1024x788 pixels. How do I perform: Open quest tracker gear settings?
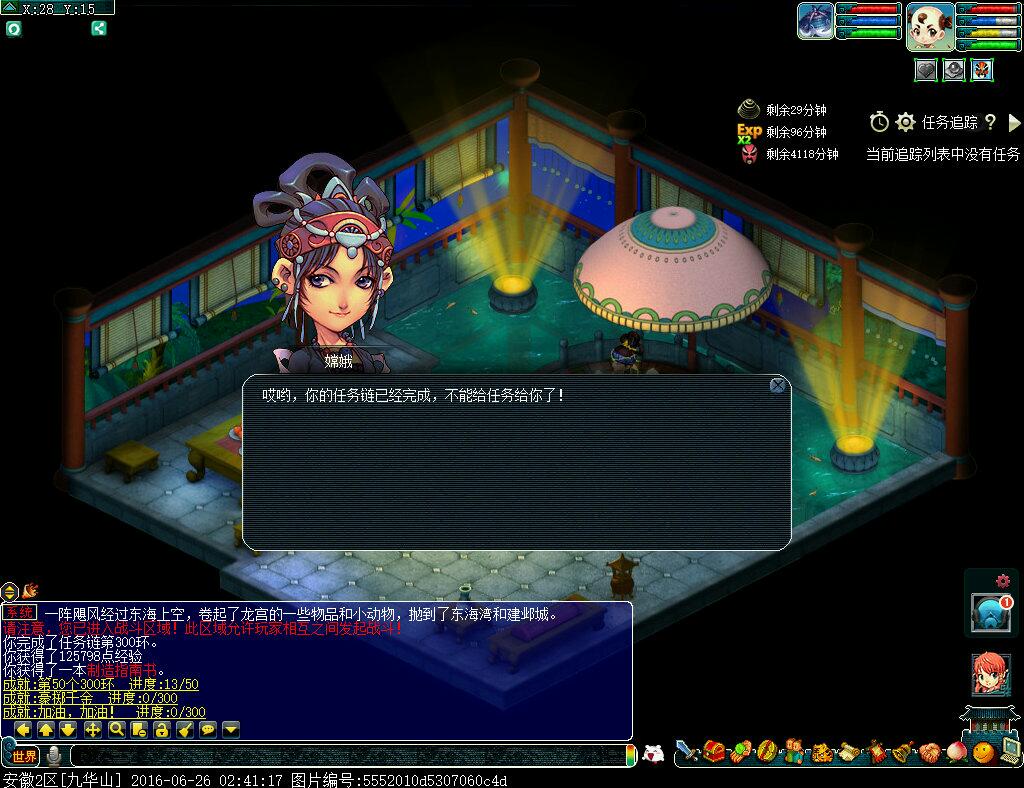click(x=905, y=122)
